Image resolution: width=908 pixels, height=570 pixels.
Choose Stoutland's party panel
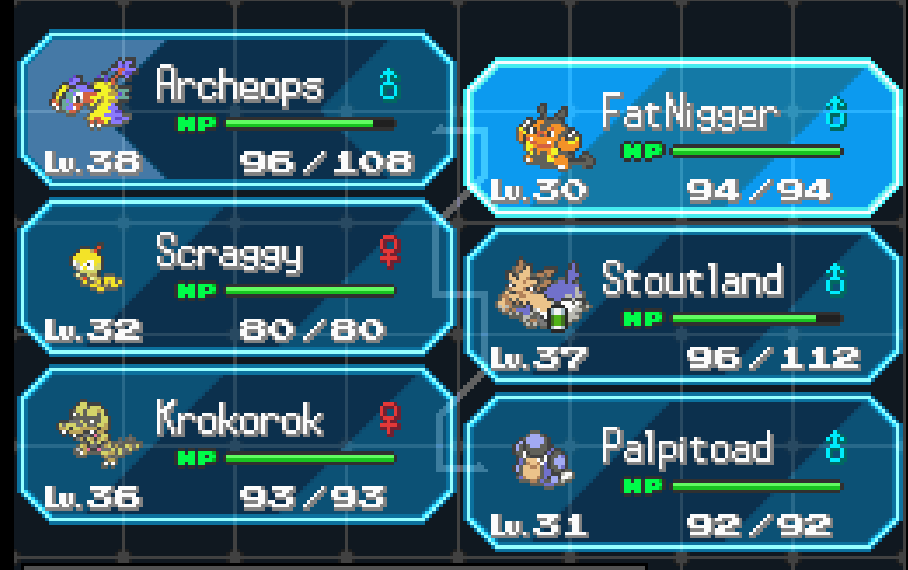682,305
